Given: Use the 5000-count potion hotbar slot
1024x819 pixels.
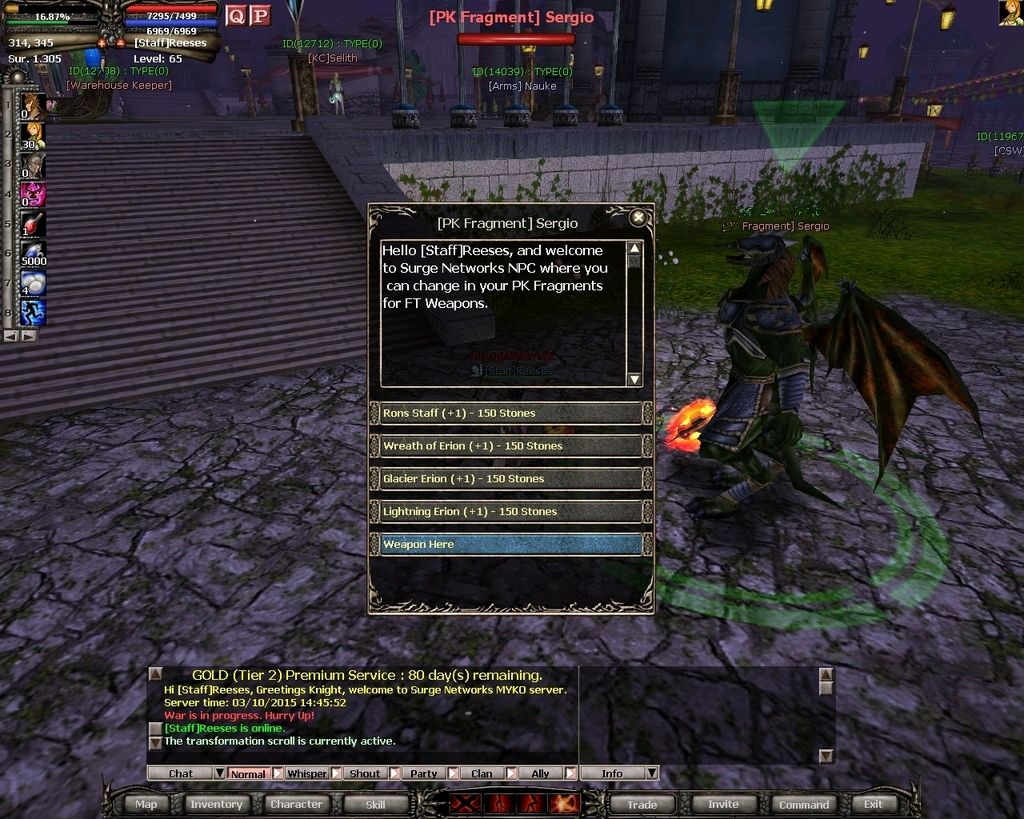Looking at the screenshot, I should point(34,252).
